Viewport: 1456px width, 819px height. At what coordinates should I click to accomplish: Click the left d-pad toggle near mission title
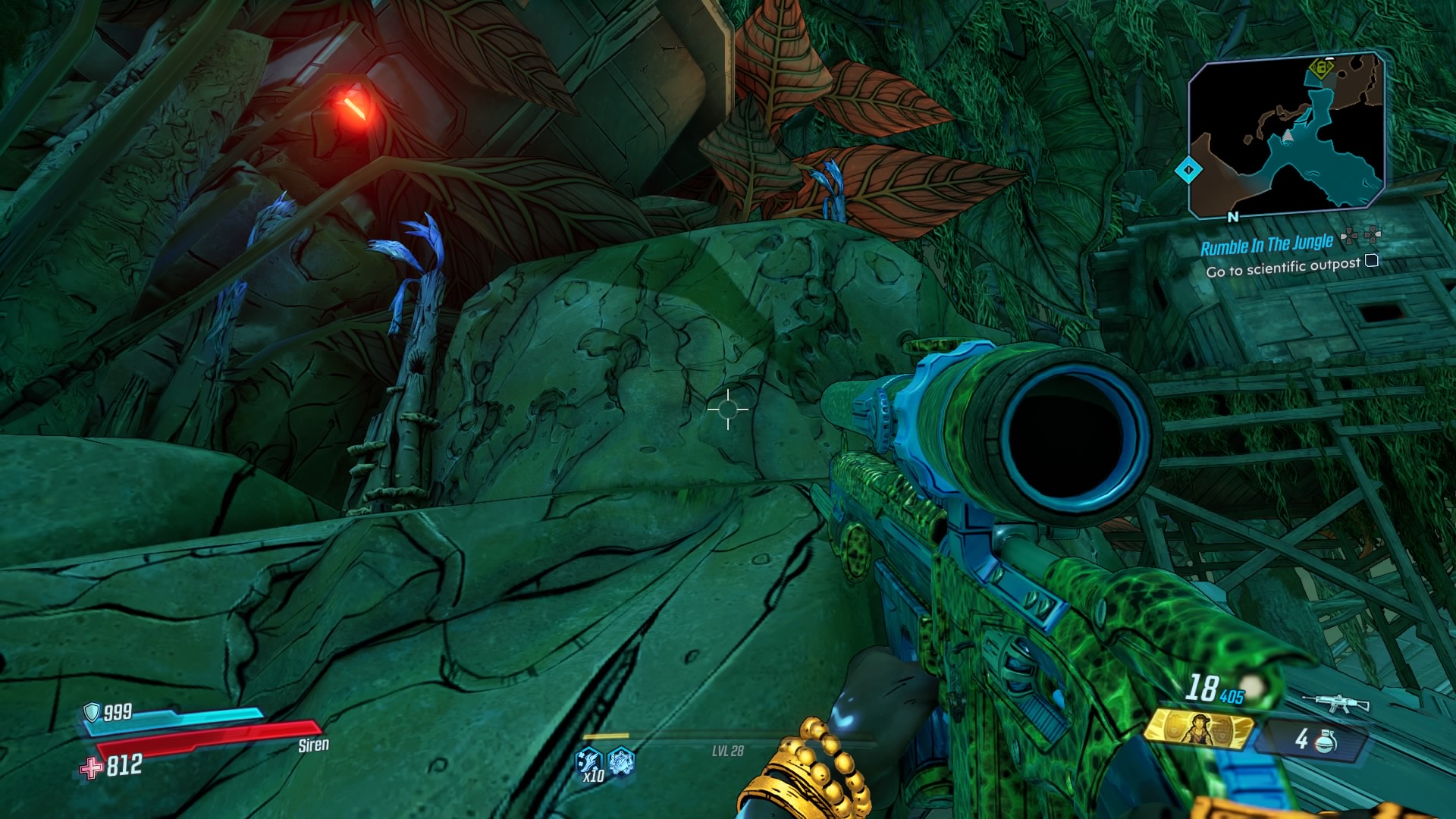click(x=1349, y=235)
